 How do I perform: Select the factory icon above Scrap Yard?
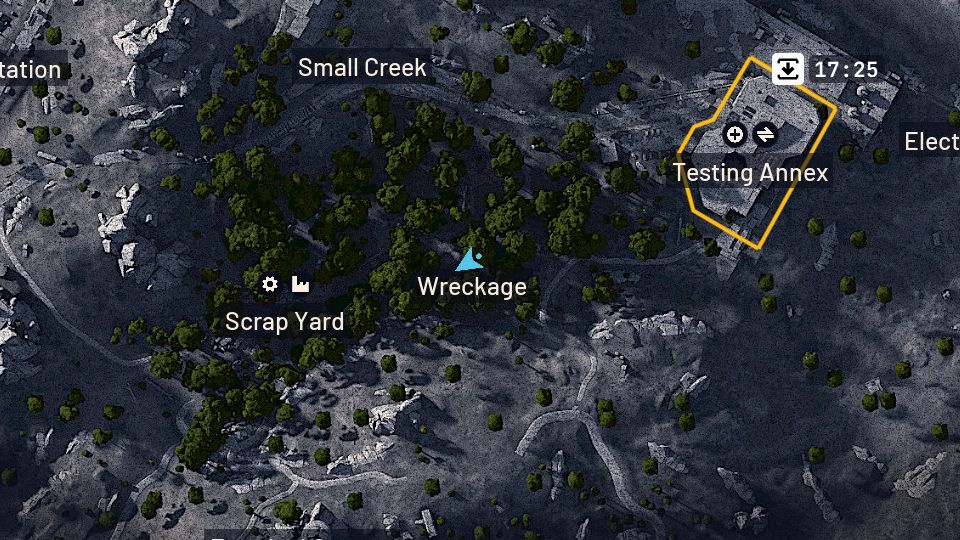(299, 285)
